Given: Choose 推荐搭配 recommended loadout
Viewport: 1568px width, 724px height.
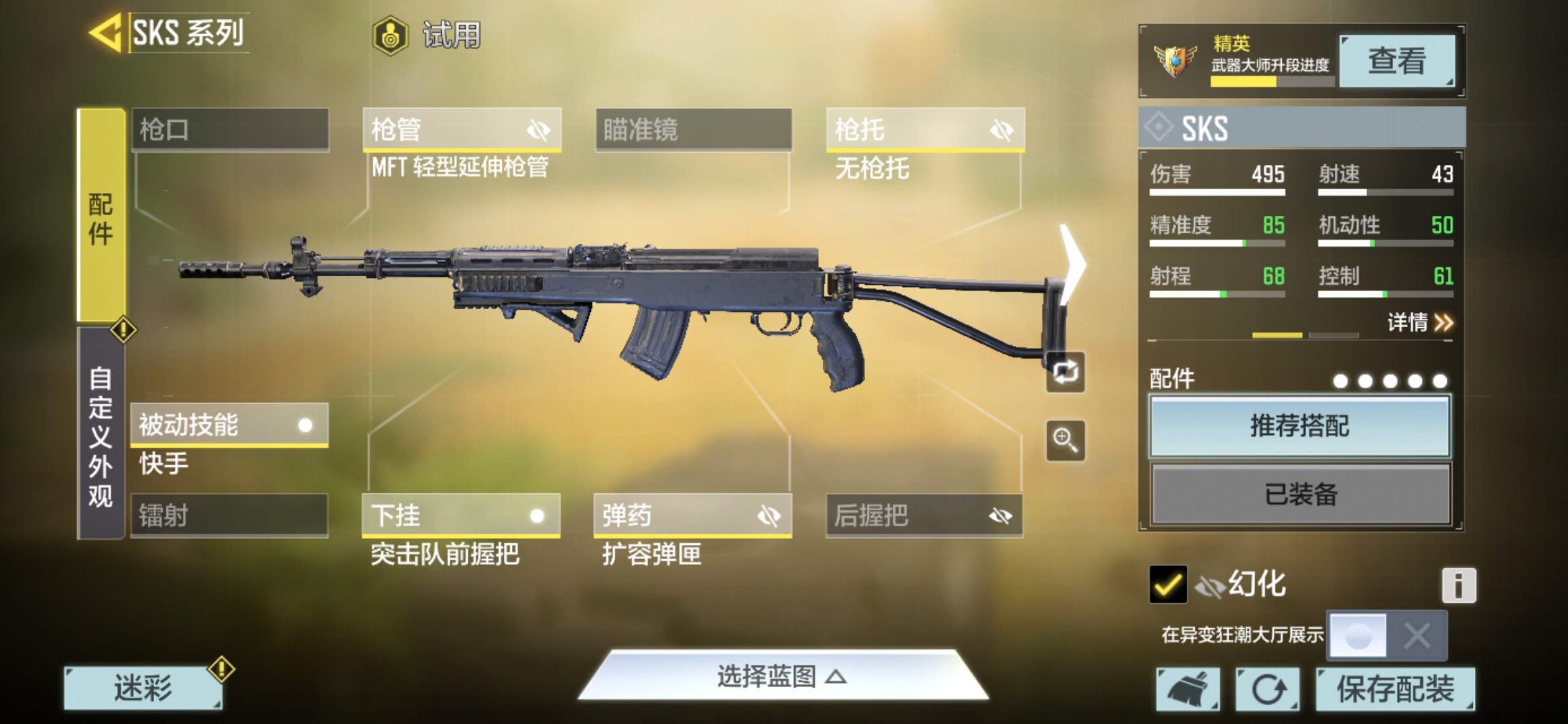Looking at the screenshot, I should coord(1300,426).
